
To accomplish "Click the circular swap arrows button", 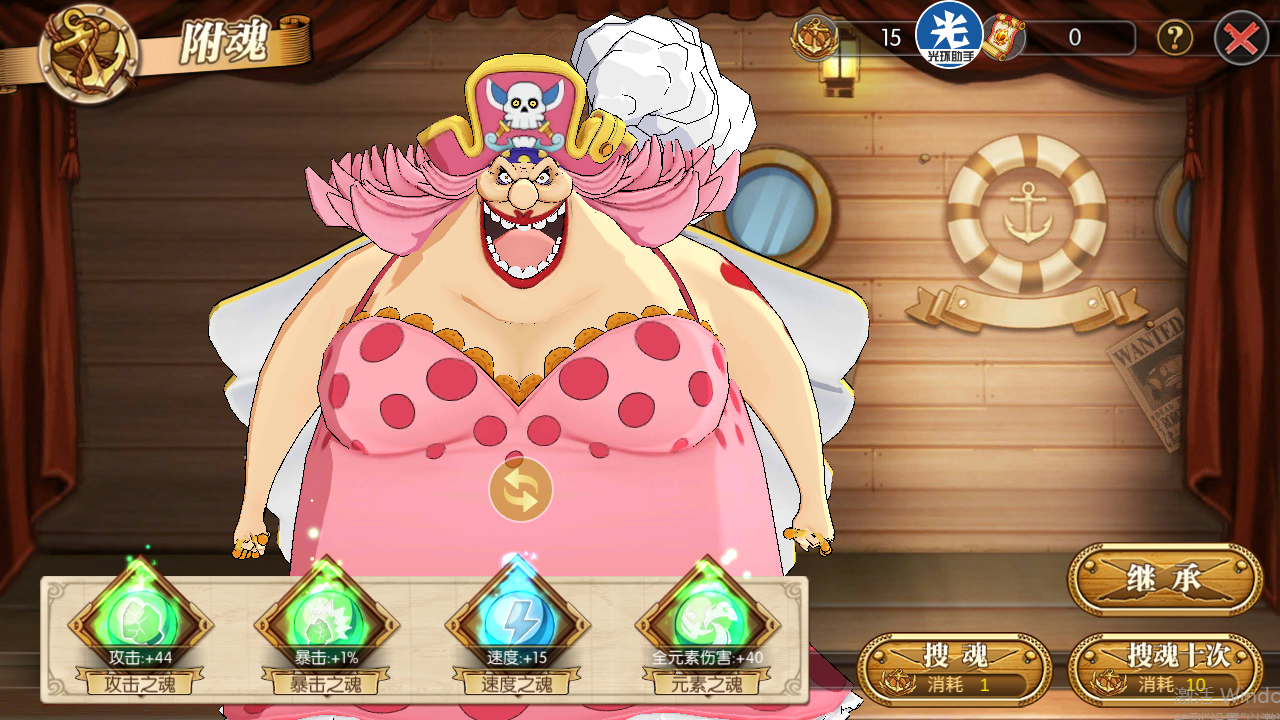I will (x=521, y=490).
